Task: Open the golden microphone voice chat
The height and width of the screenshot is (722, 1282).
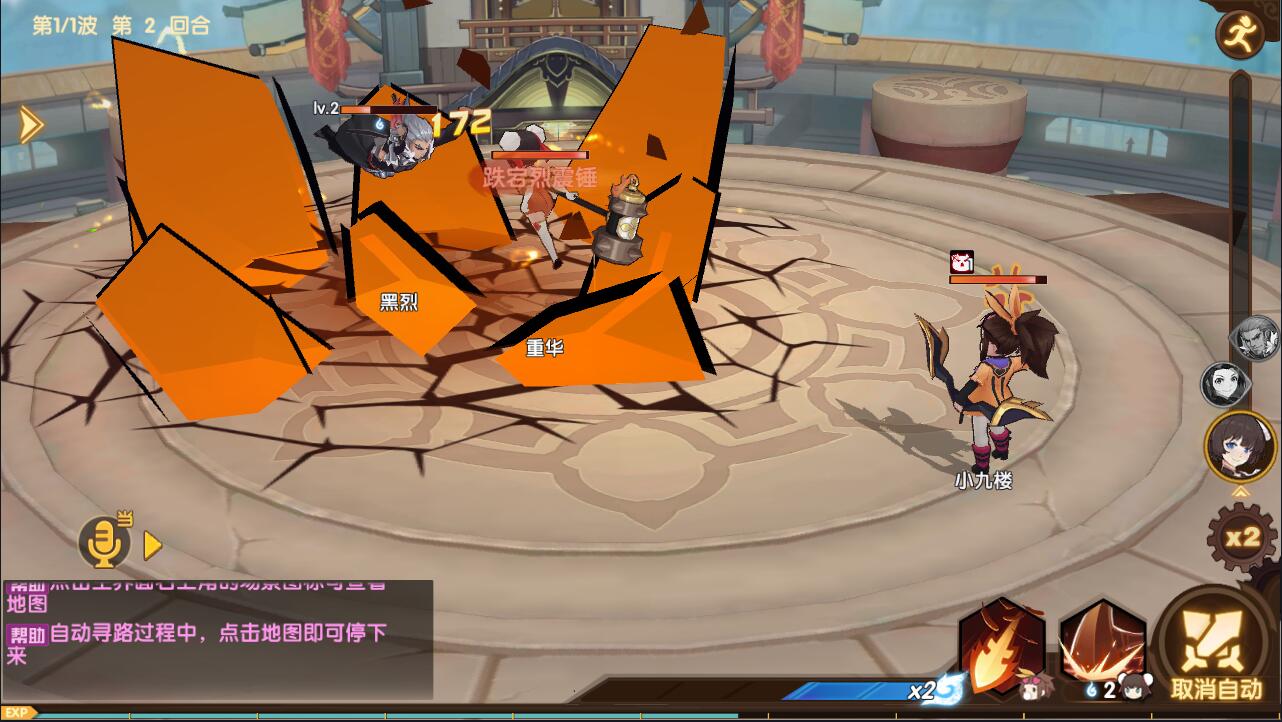Action: pyautogui.click(x=105, y=542)
